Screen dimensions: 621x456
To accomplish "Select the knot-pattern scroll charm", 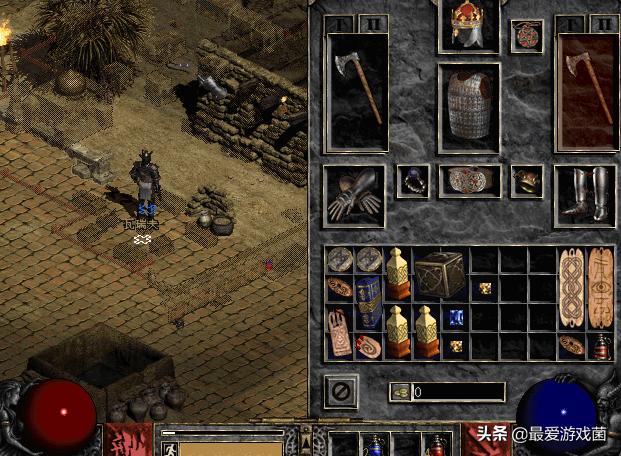I will (x=571, y=288).
